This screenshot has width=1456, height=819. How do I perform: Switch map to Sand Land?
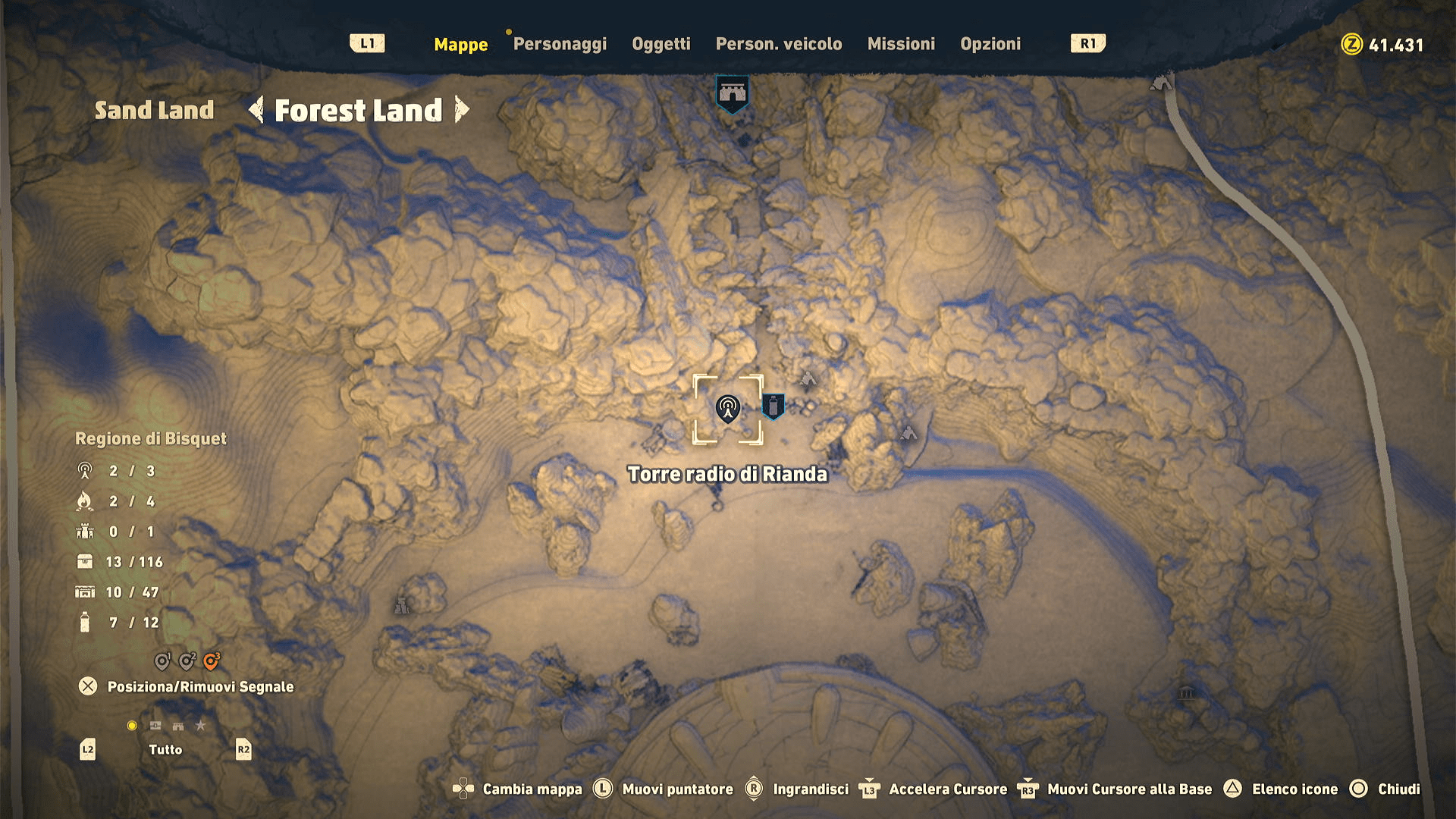coord(154,111)
